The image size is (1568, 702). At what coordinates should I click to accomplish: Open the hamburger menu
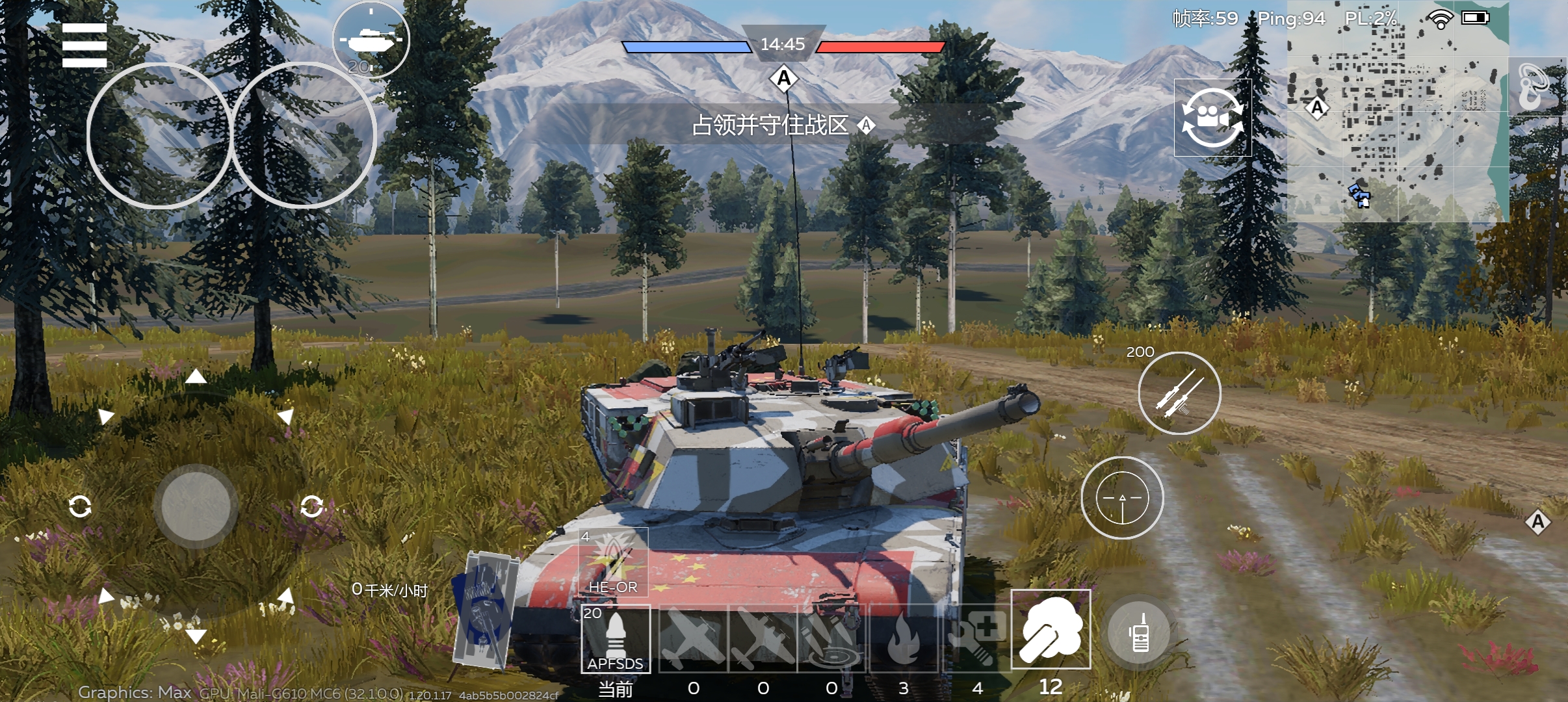coord(85,45)
